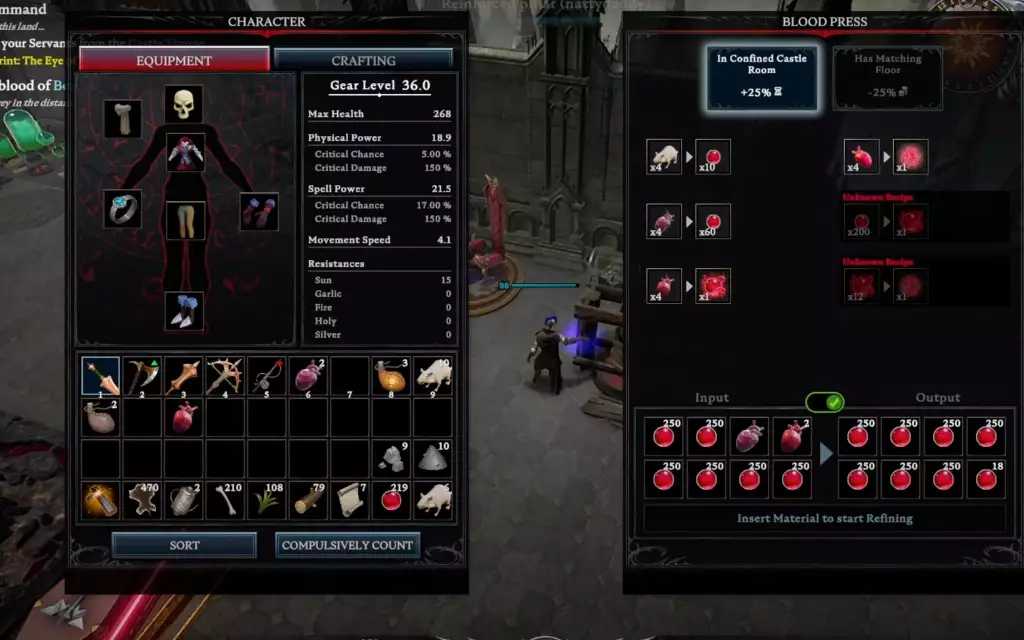The image size is (1024, 640).
Task: Select the bone stack of 210
Action: tap(225, 499)
